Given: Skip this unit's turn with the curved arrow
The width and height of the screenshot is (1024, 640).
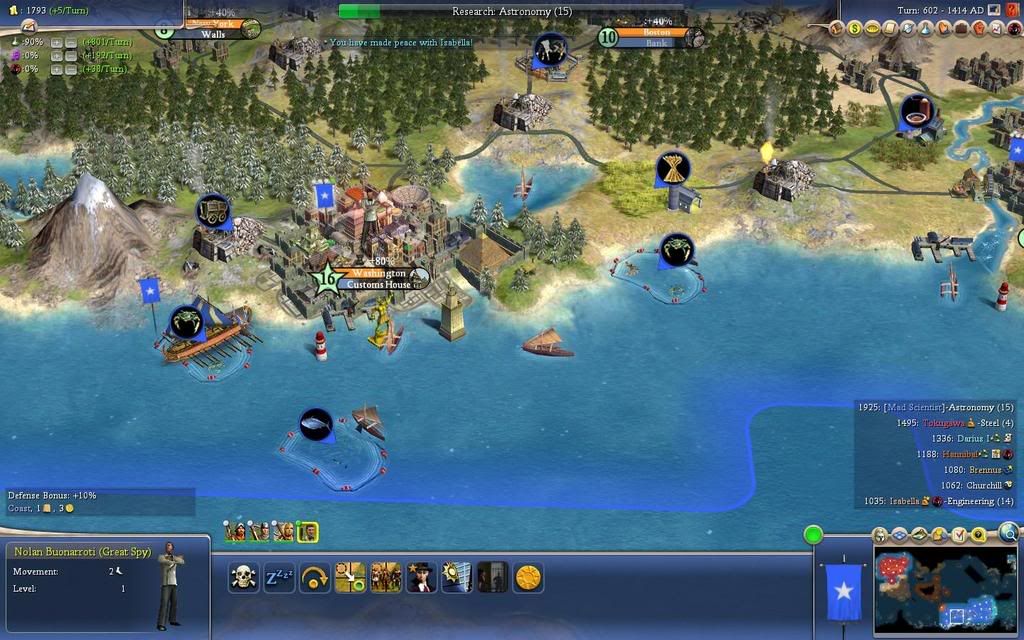Looking at the screenshot, I should 314,577.
